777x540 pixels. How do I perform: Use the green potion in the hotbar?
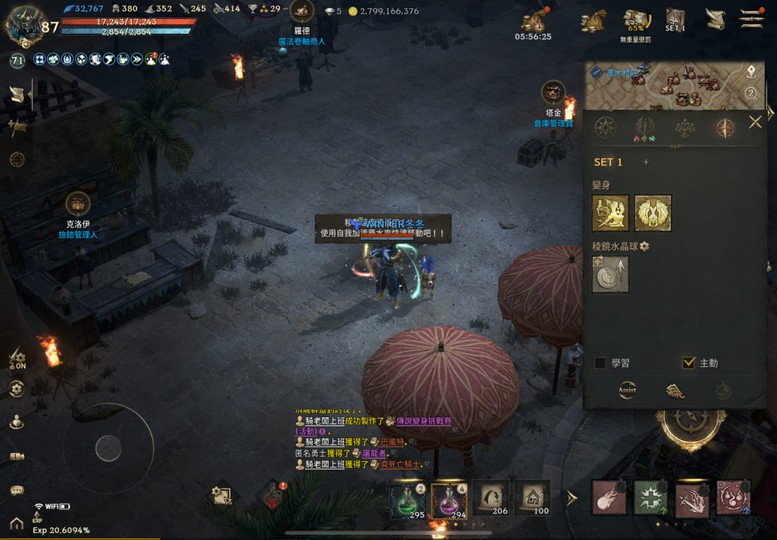pos(406,496)
